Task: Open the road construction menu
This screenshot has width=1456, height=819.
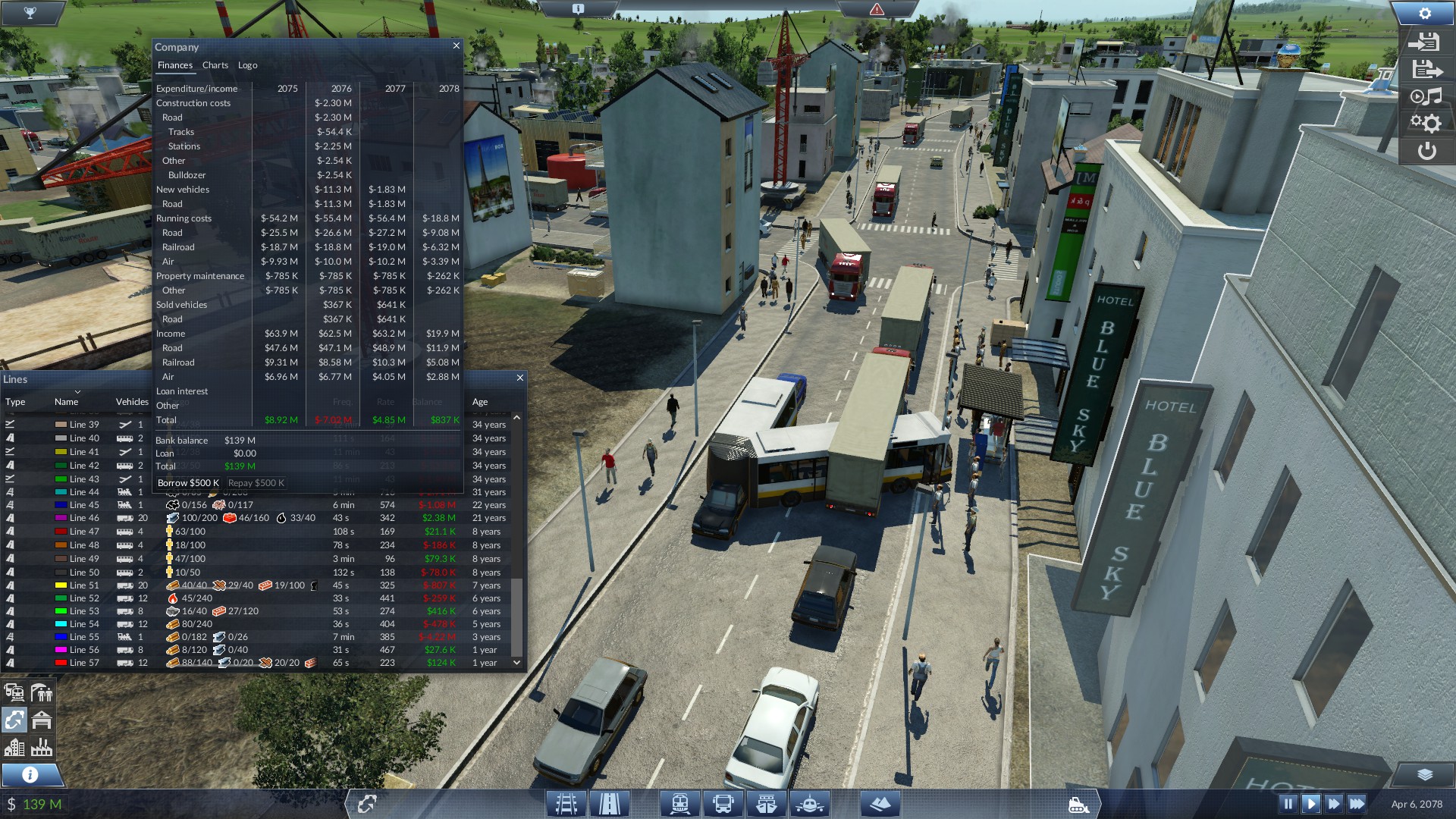Action: [610, 804]
